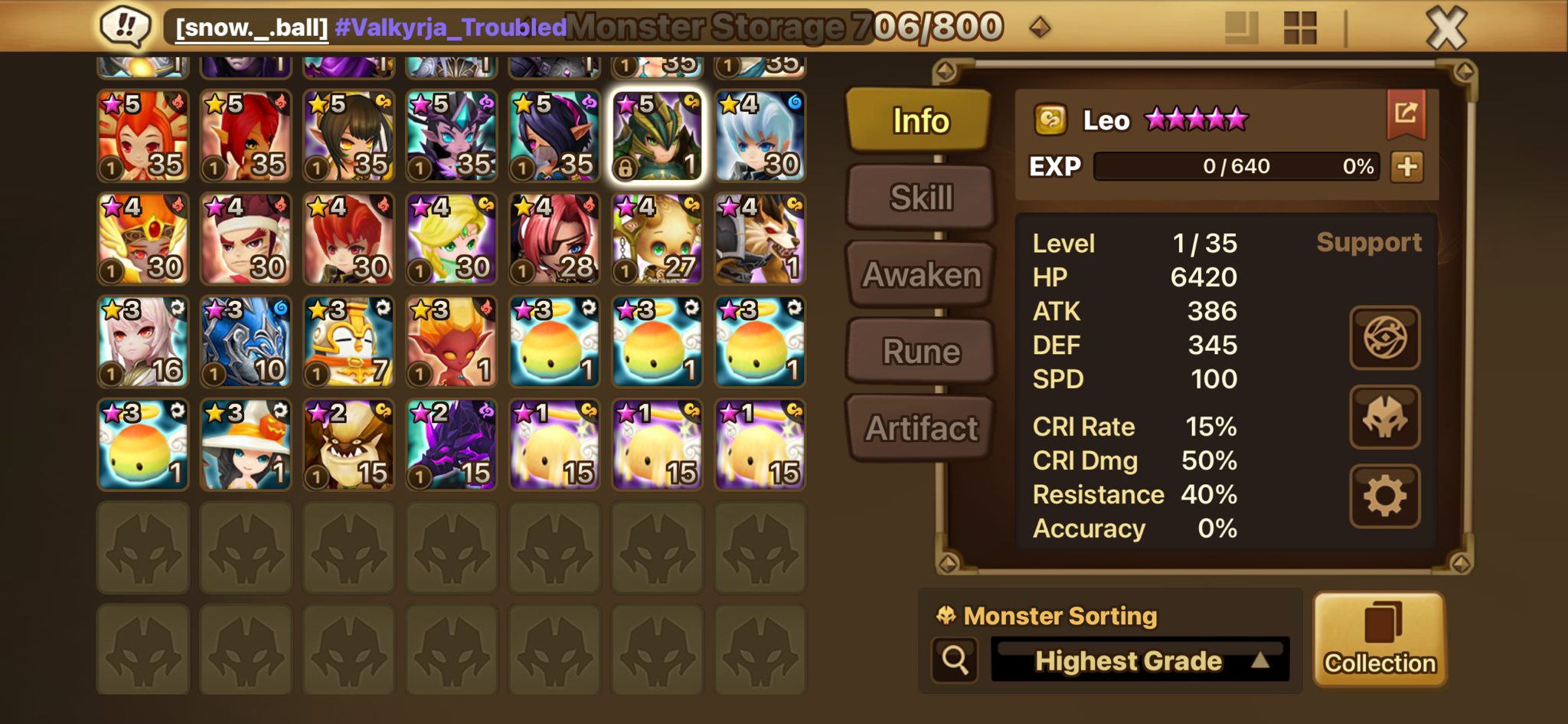The image size is (1568, 724).
Task: Add EXP with the plus button
Action: (x=1407, y=166)
